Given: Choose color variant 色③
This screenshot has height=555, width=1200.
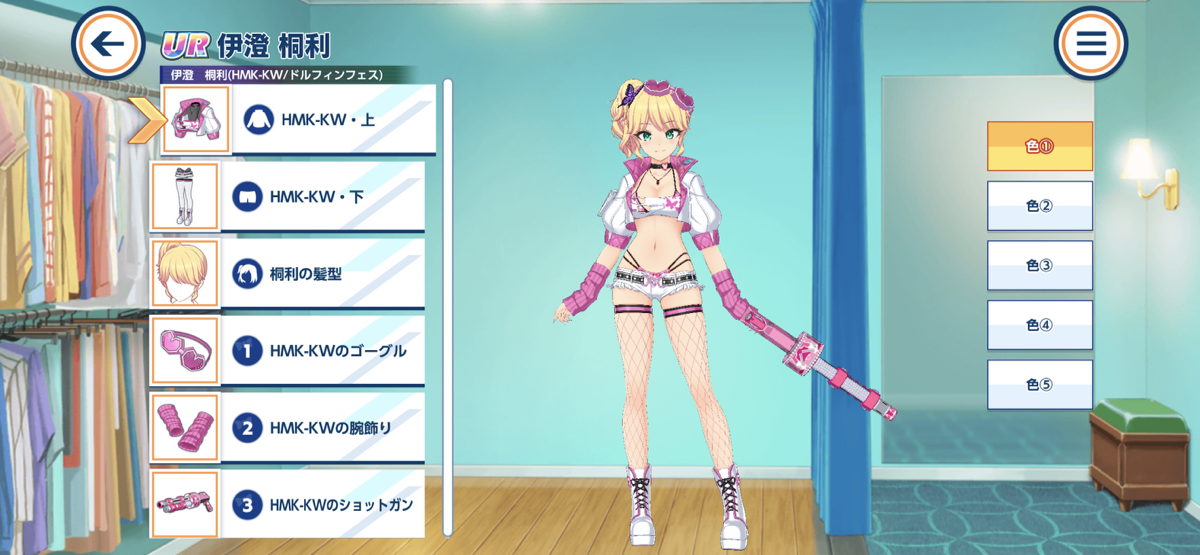Looking at the screenshot, I should tap(1039, 265).
